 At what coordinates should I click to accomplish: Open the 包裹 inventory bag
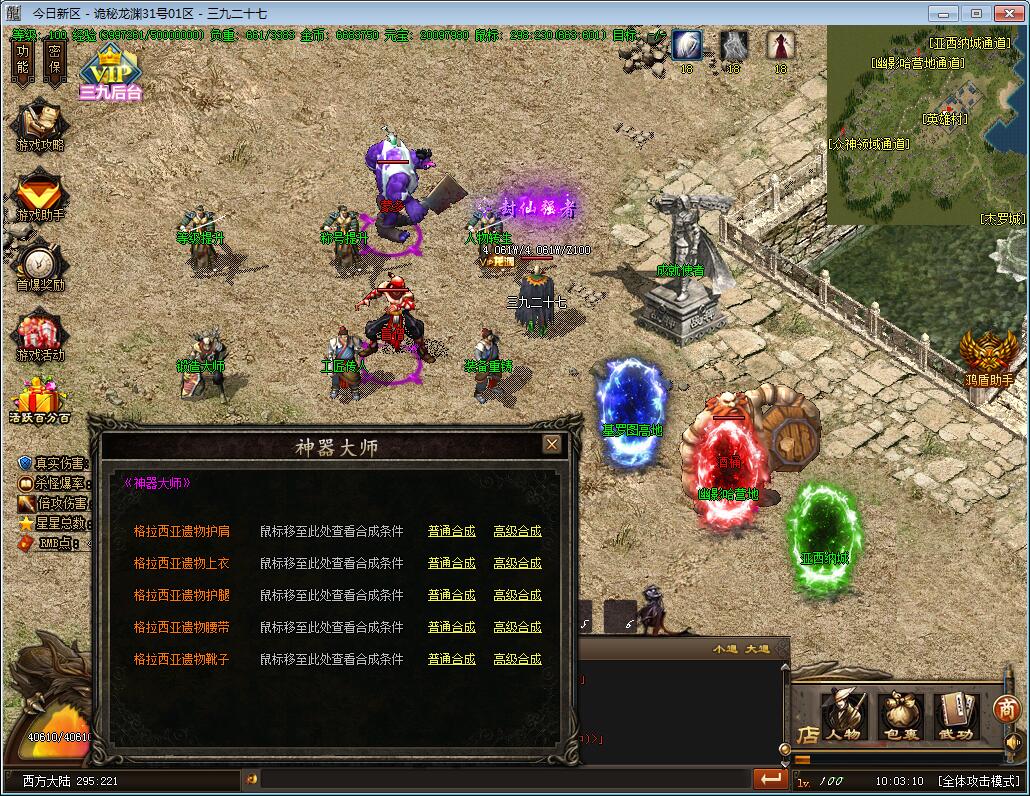(x=899, y=716)
